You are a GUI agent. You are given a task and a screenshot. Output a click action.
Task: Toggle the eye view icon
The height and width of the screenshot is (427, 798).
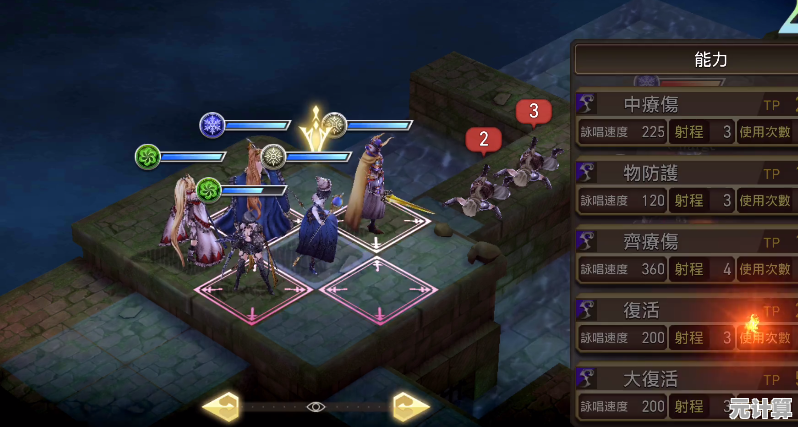(x=316, y=406)
